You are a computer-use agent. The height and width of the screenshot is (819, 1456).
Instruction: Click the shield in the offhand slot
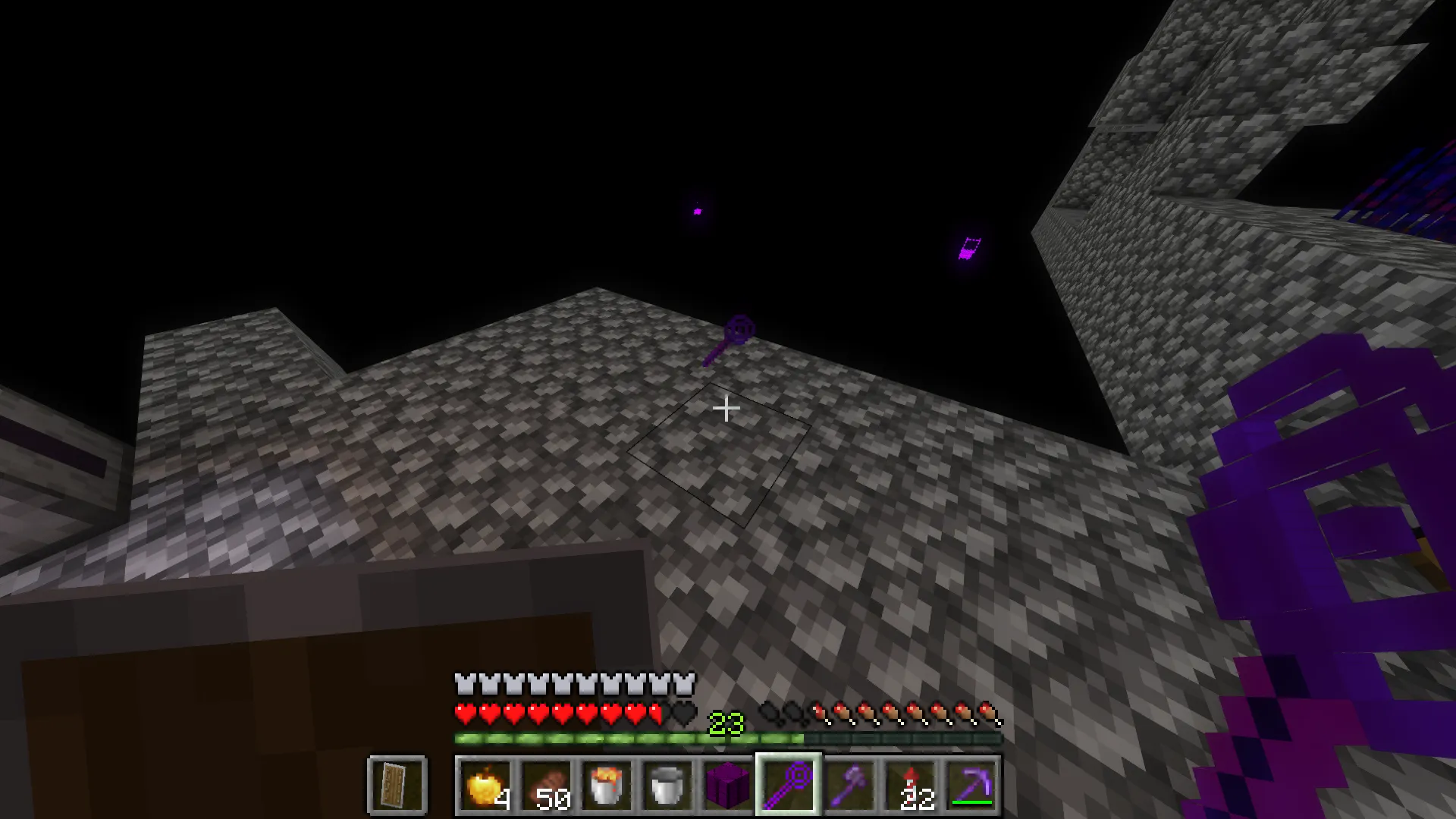[396, 785]
